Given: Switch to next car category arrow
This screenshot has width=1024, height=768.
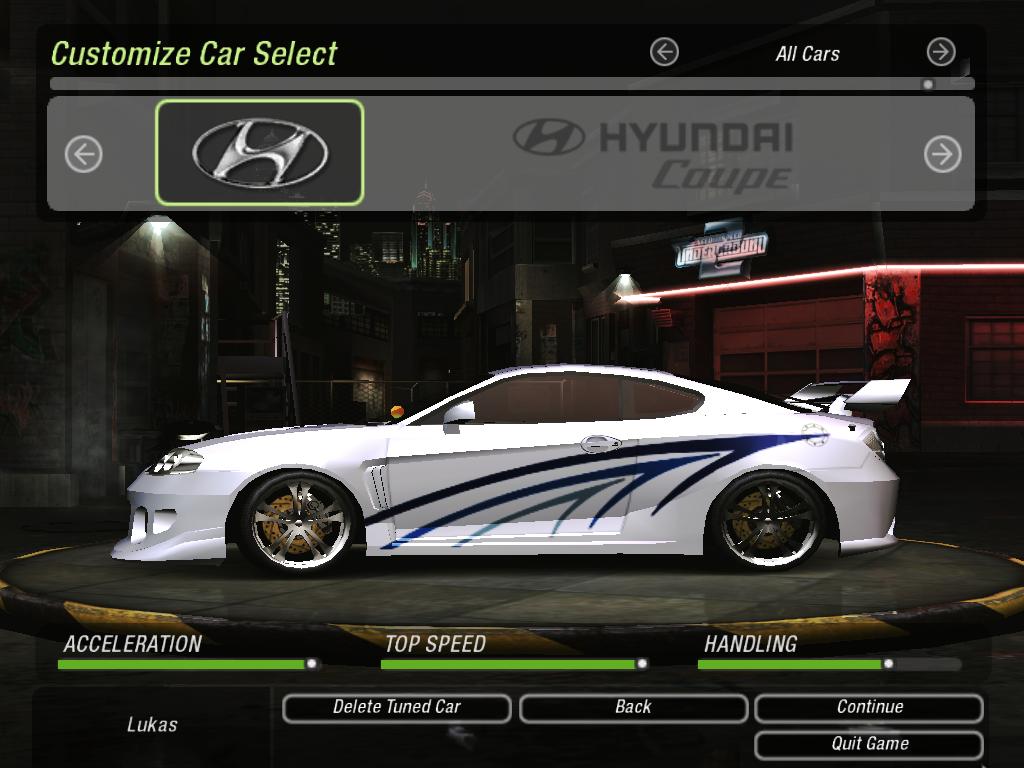Looking at the screenshot, I should pos(941,52).
